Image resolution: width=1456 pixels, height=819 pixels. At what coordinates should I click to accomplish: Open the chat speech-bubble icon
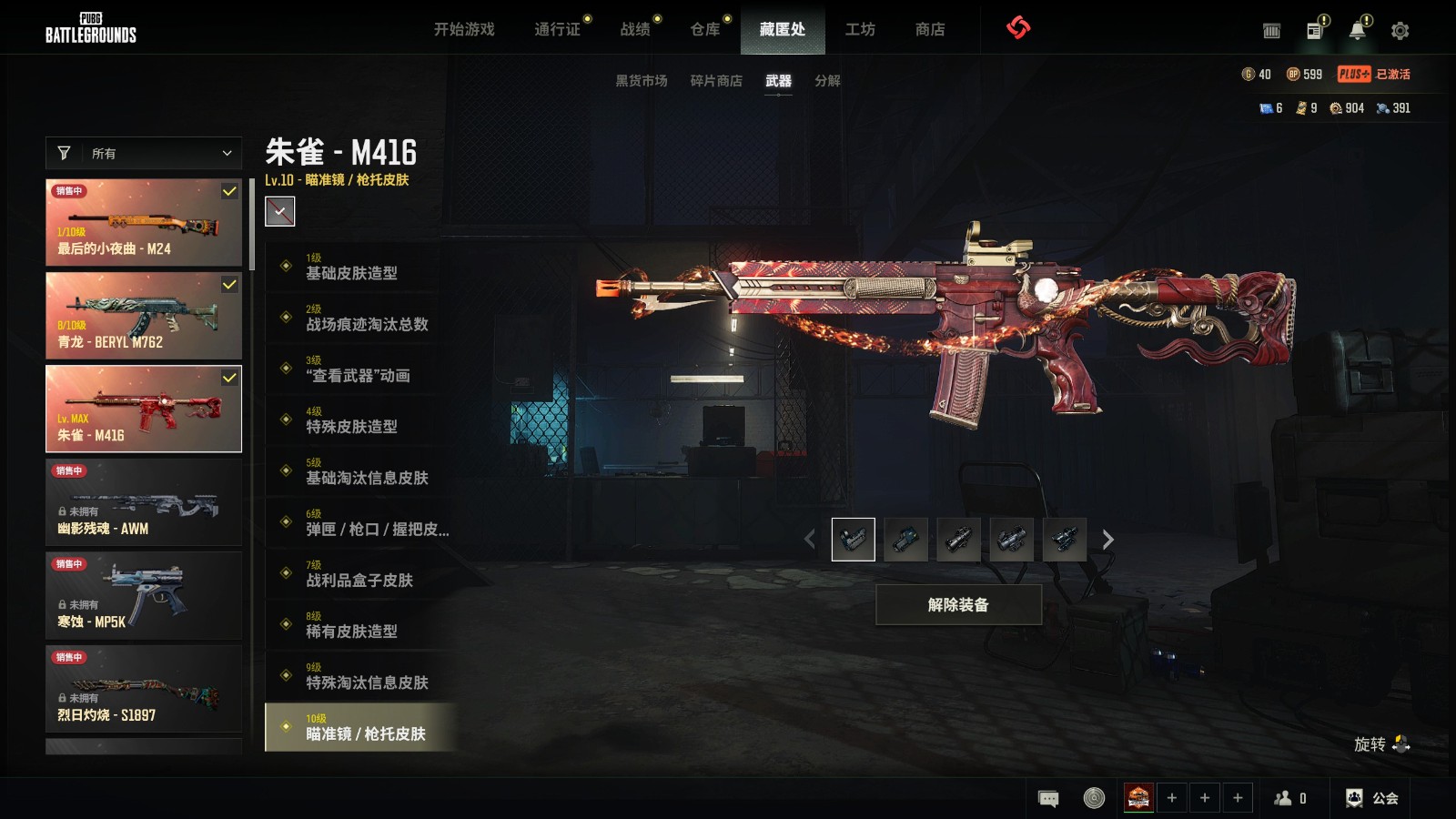(x=1048, y=799)
